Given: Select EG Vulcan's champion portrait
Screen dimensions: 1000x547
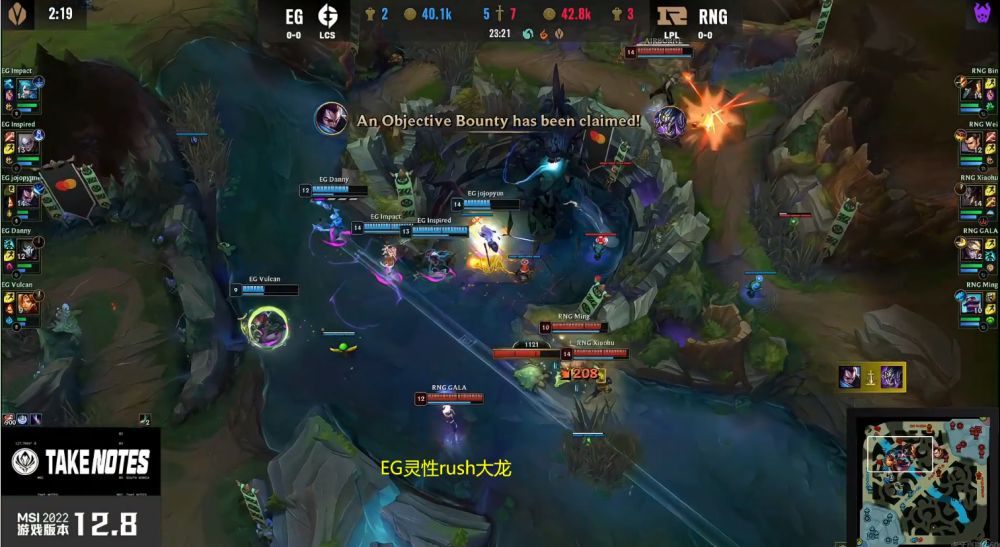Looking at the screenshot, I should 28,303.
